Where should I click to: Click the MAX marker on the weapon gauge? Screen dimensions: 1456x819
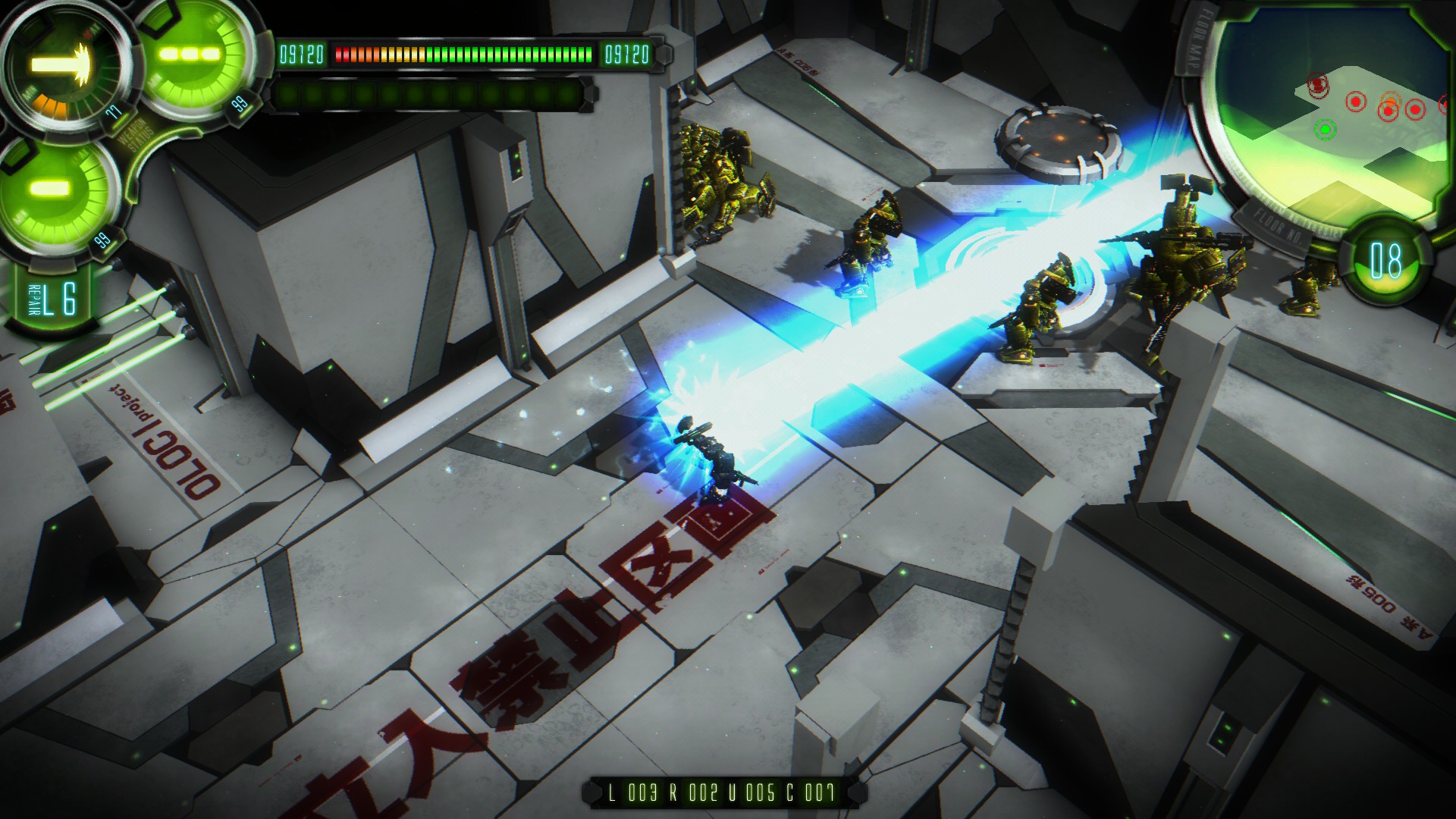tap(90, 32)
